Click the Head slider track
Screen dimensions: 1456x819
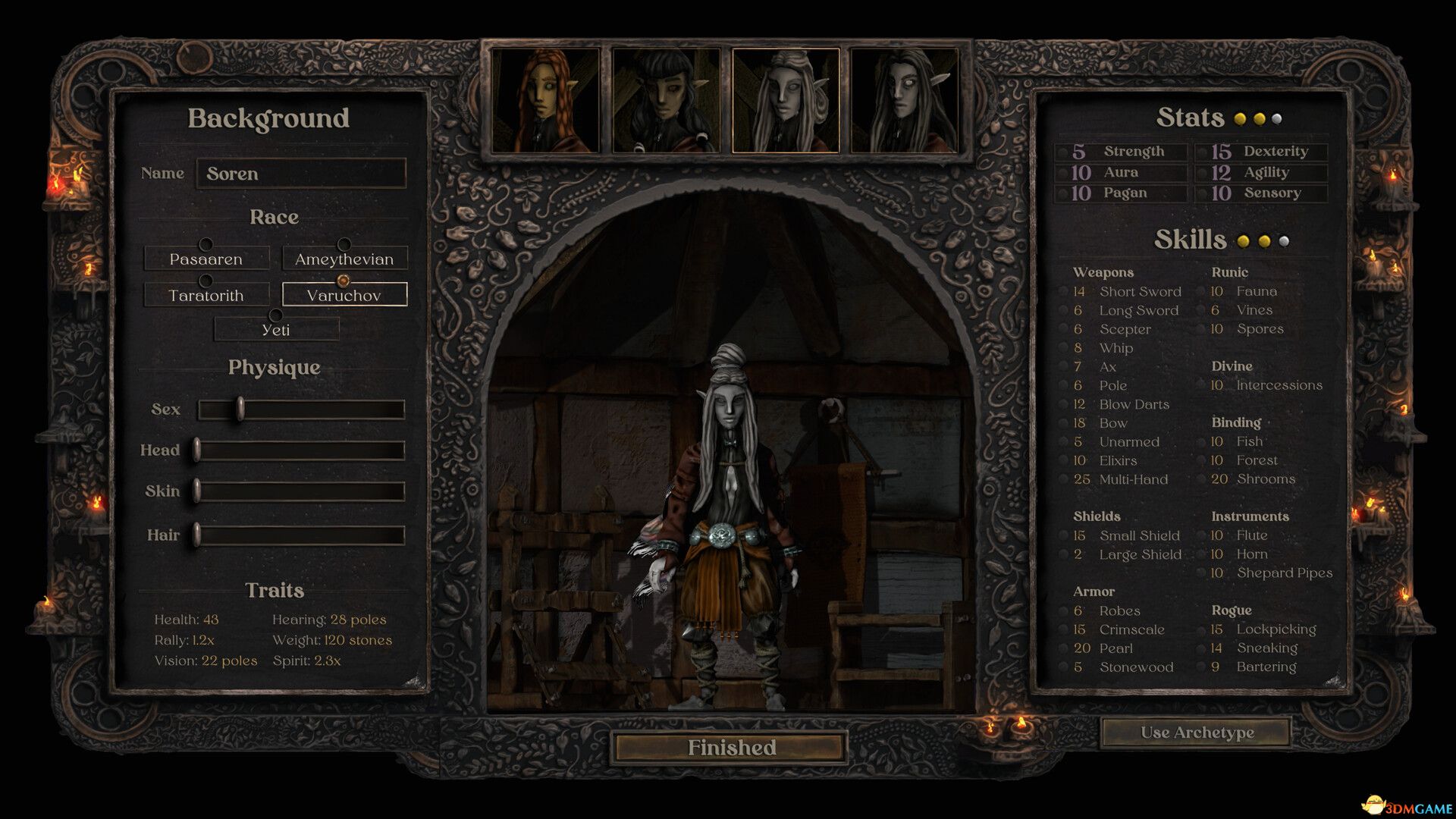tap(301, 450)
